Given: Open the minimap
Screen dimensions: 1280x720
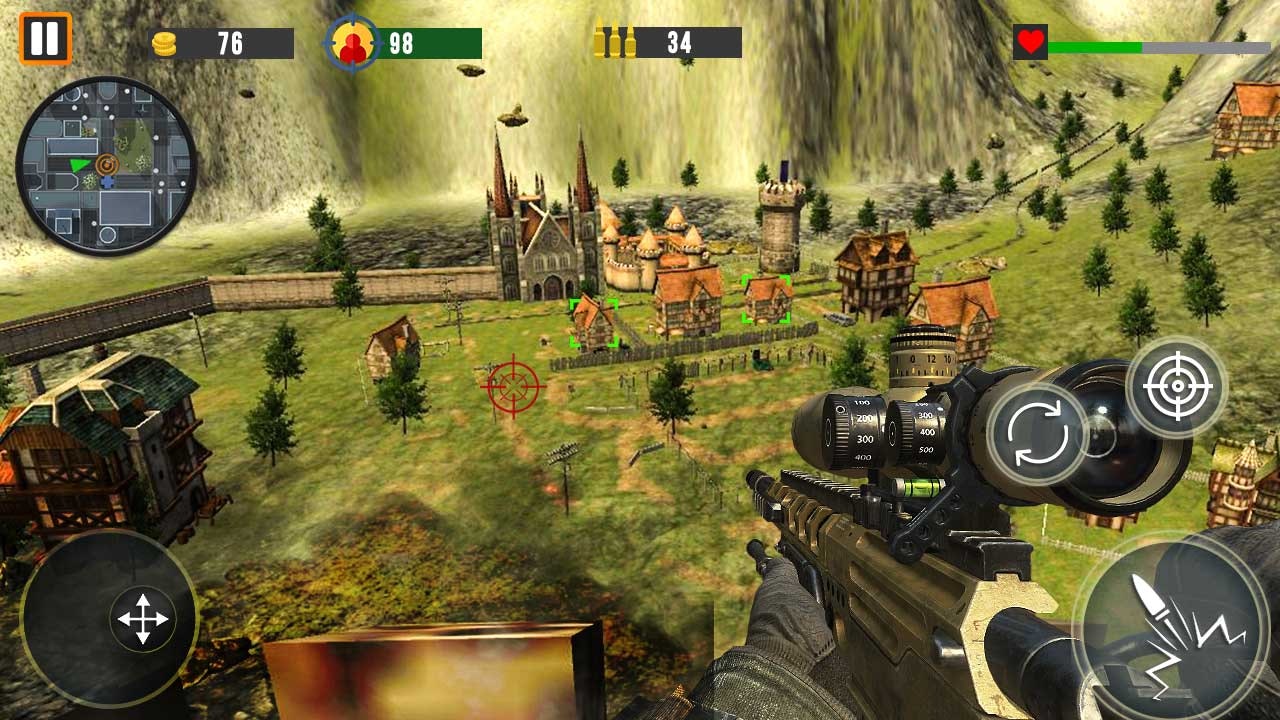Looking at the screenshot, I should (x=110, y=165).
